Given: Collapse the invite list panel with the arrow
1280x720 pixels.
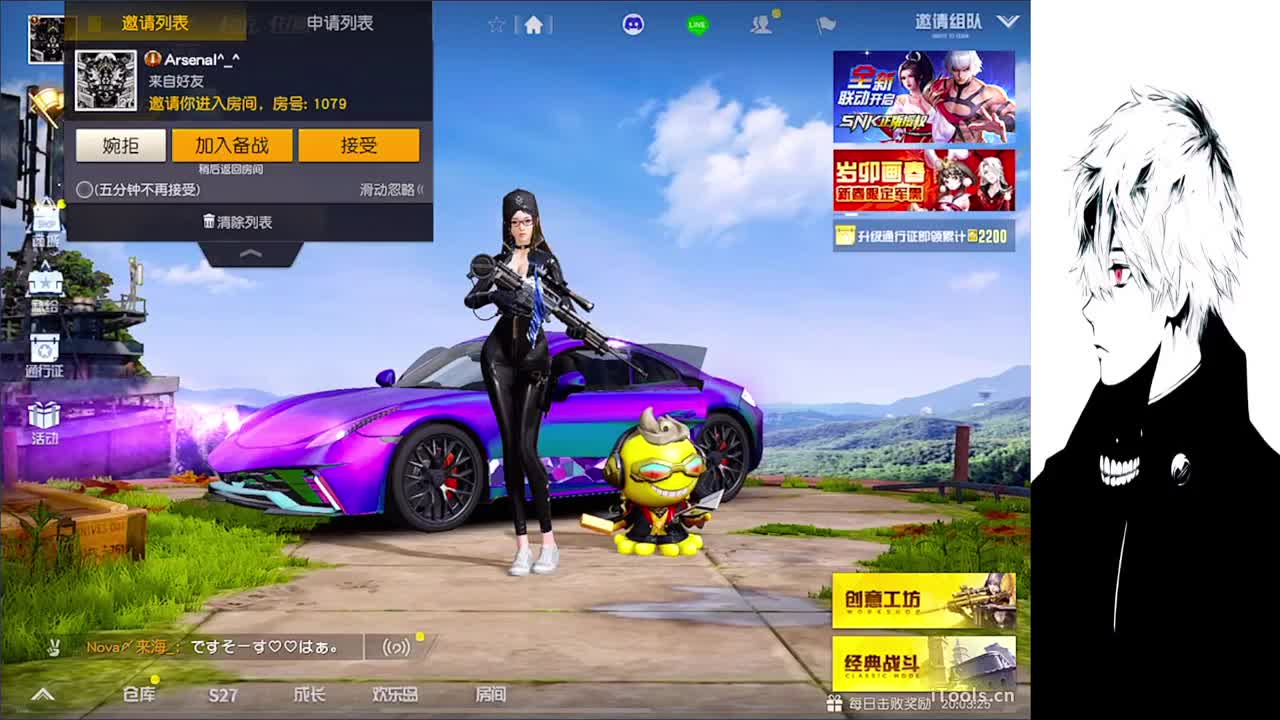Looking at the screenshot, I should click(x=250, y=255).
